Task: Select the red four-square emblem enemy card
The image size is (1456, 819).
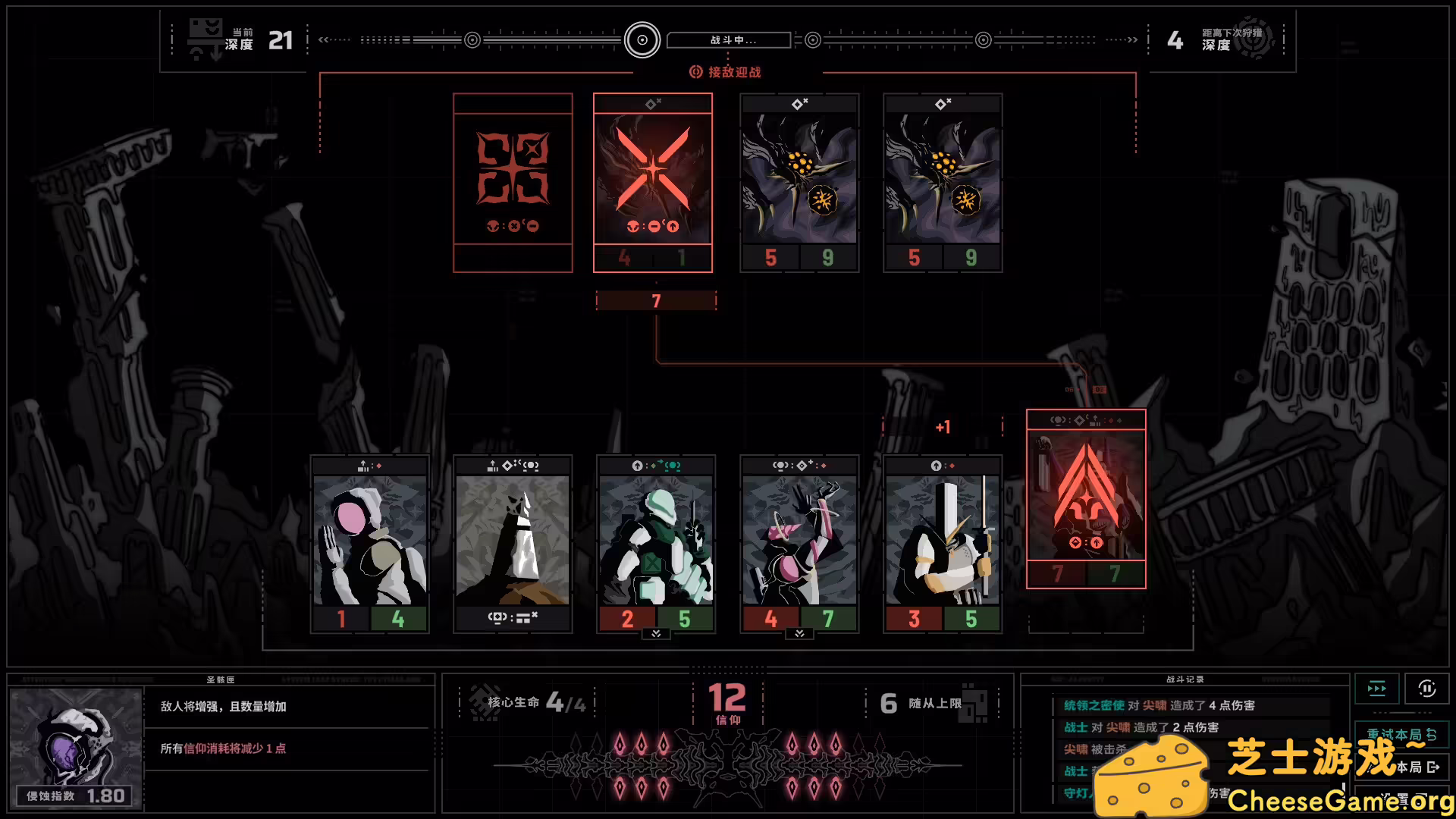Action: [513, 182]
